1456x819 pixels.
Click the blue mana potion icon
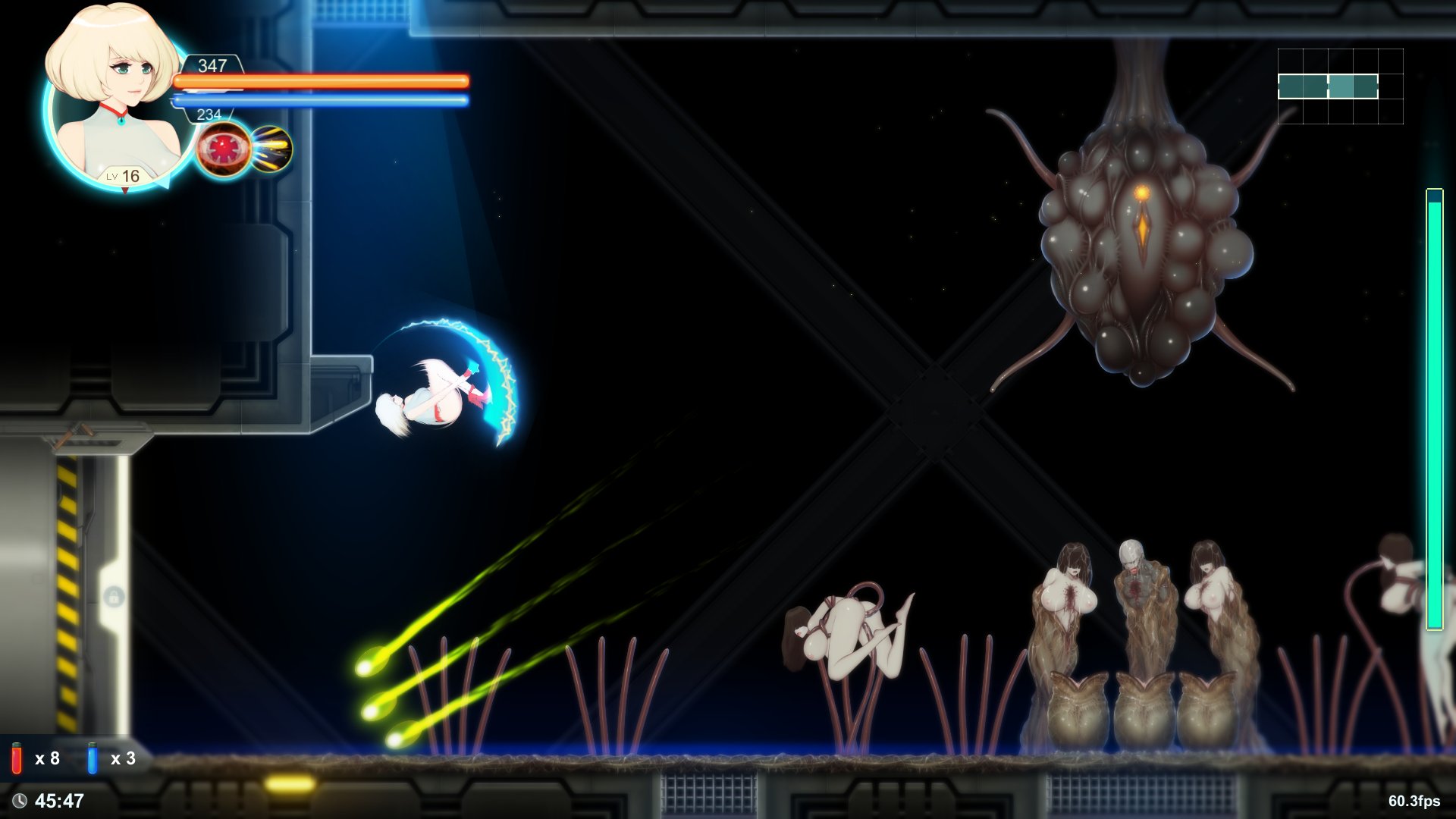point(91,758)
